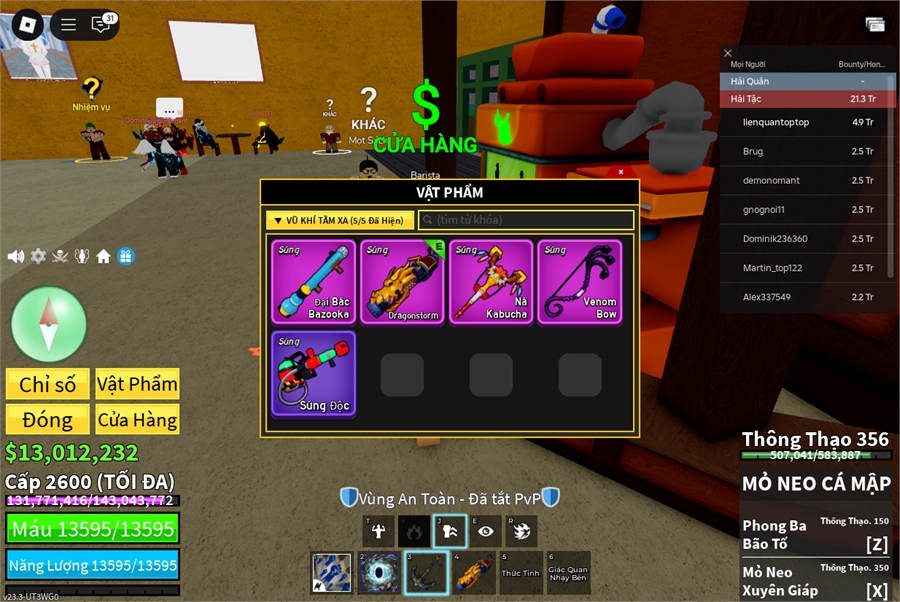Select the Đại Bác Bazooka gun
900x602 pixels.
click(313, 281)
